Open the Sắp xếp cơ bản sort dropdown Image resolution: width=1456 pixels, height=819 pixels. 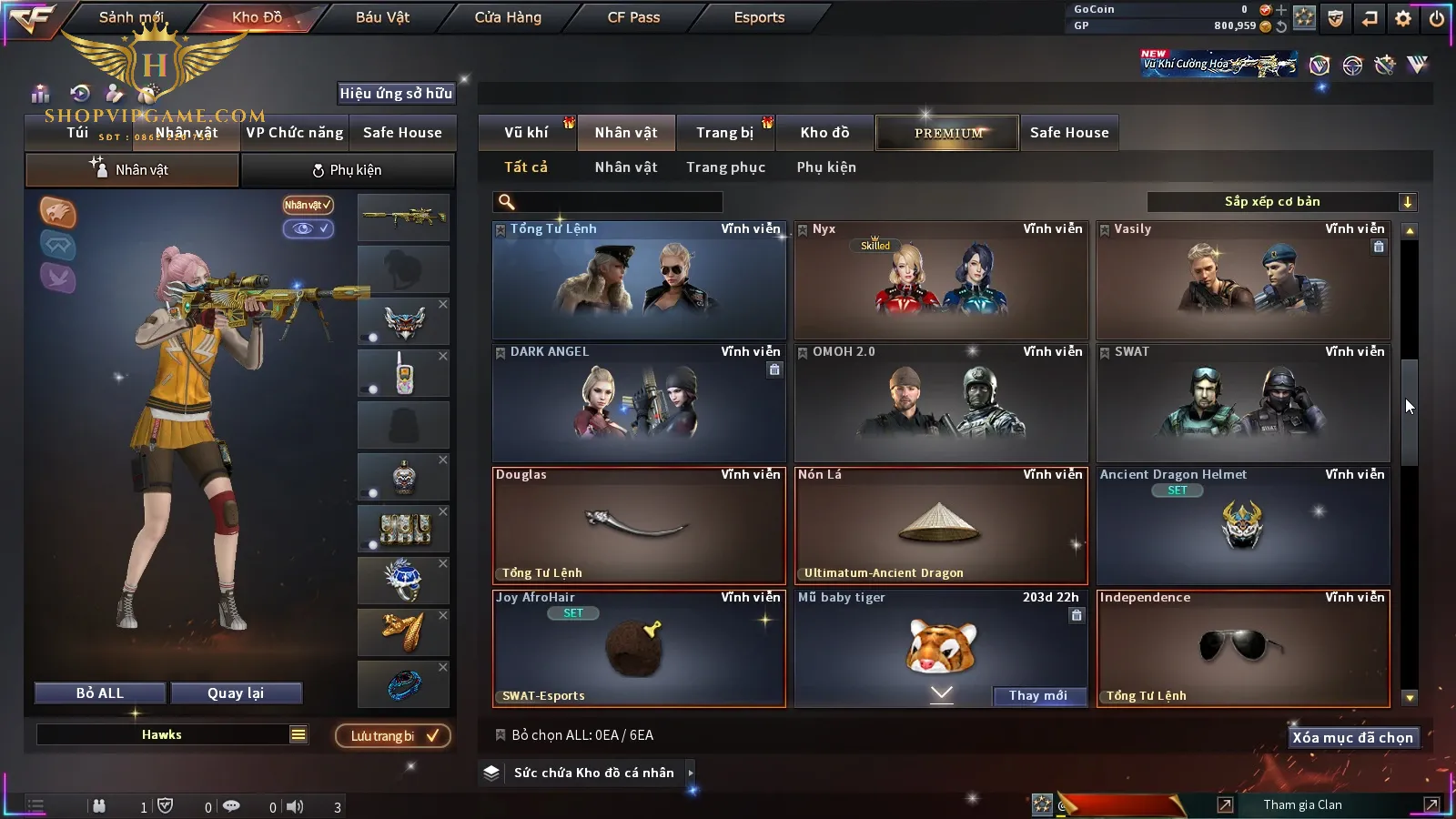click(1281, 202)
